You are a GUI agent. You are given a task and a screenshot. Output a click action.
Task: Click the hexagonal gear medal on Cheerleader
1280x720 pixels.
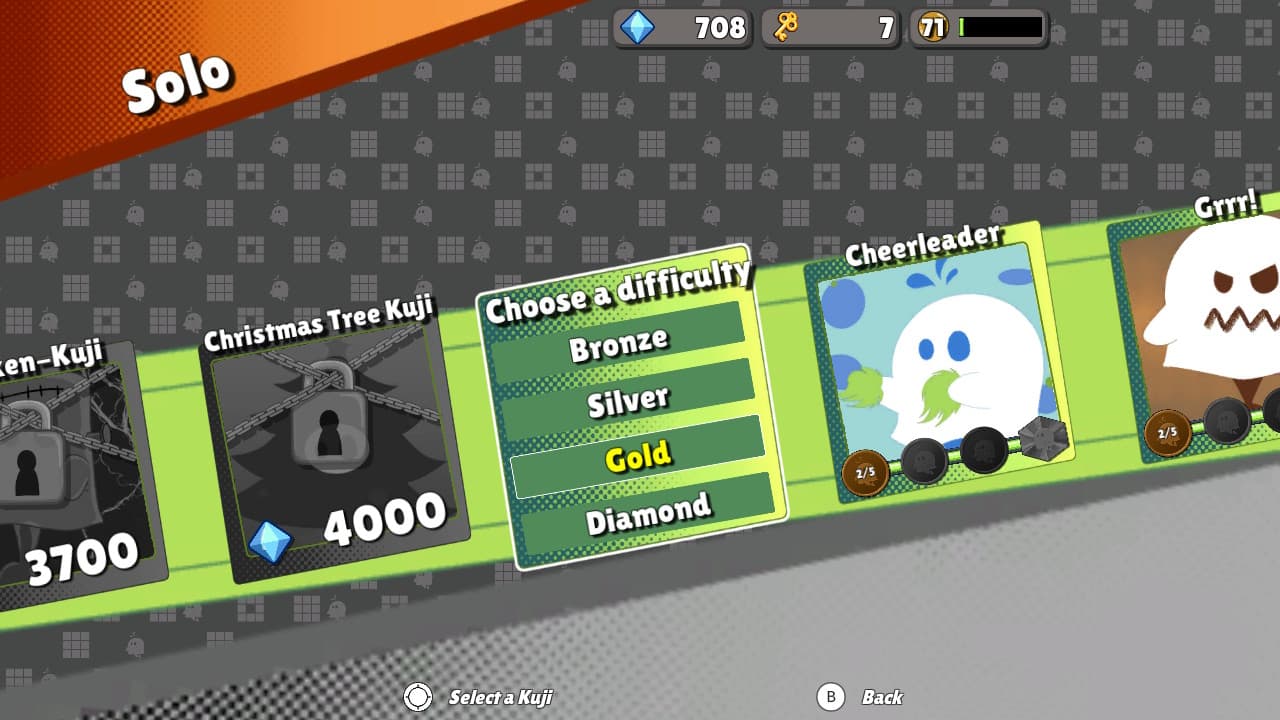1042,437
